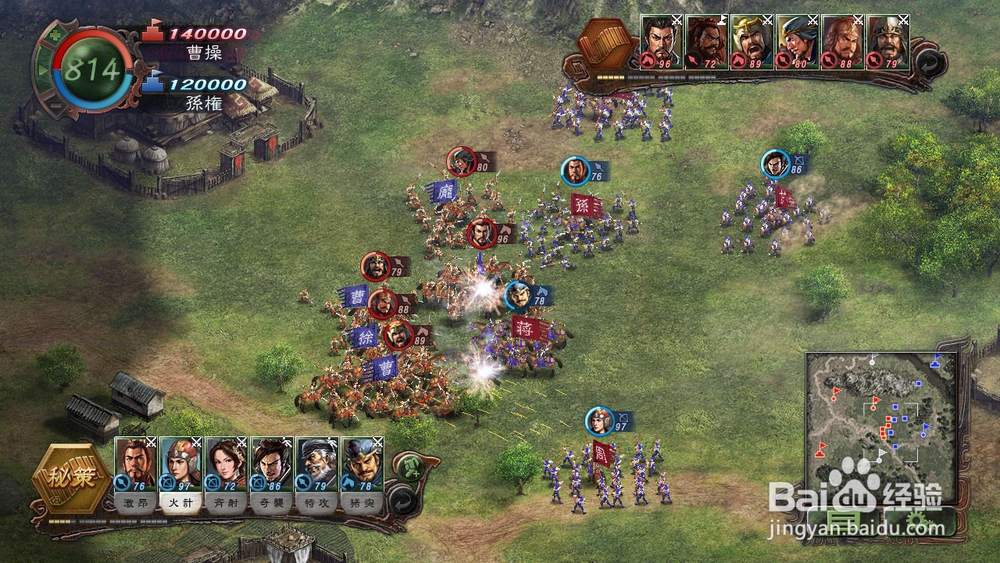The width and height of the screenshot is (1000, 563).
Task: Select the female officer portrait rated 72
Action: [226, 463]
